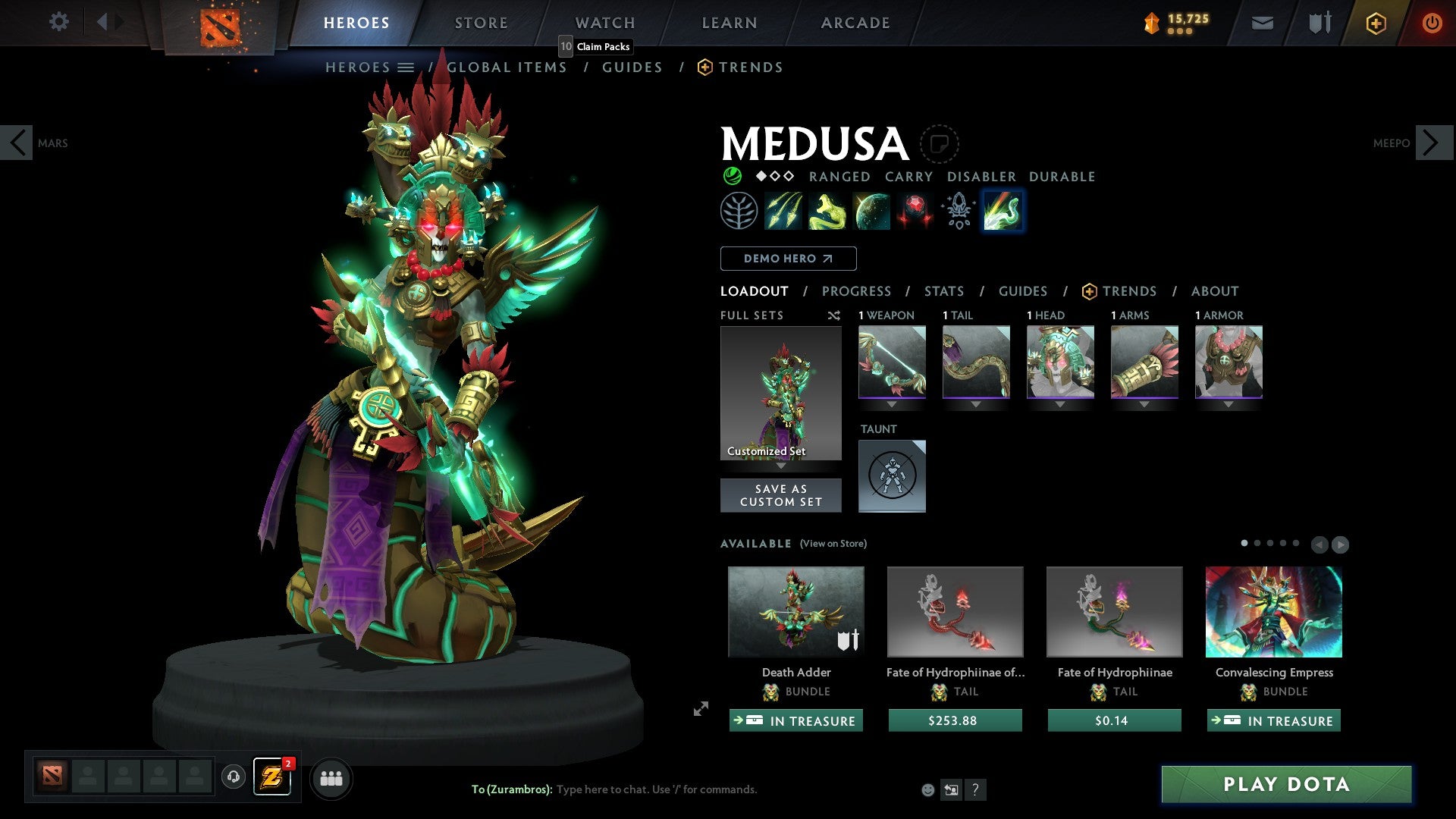1456x819 pixels.
Task: Open the taunt slot
Action: pos(892,476)
